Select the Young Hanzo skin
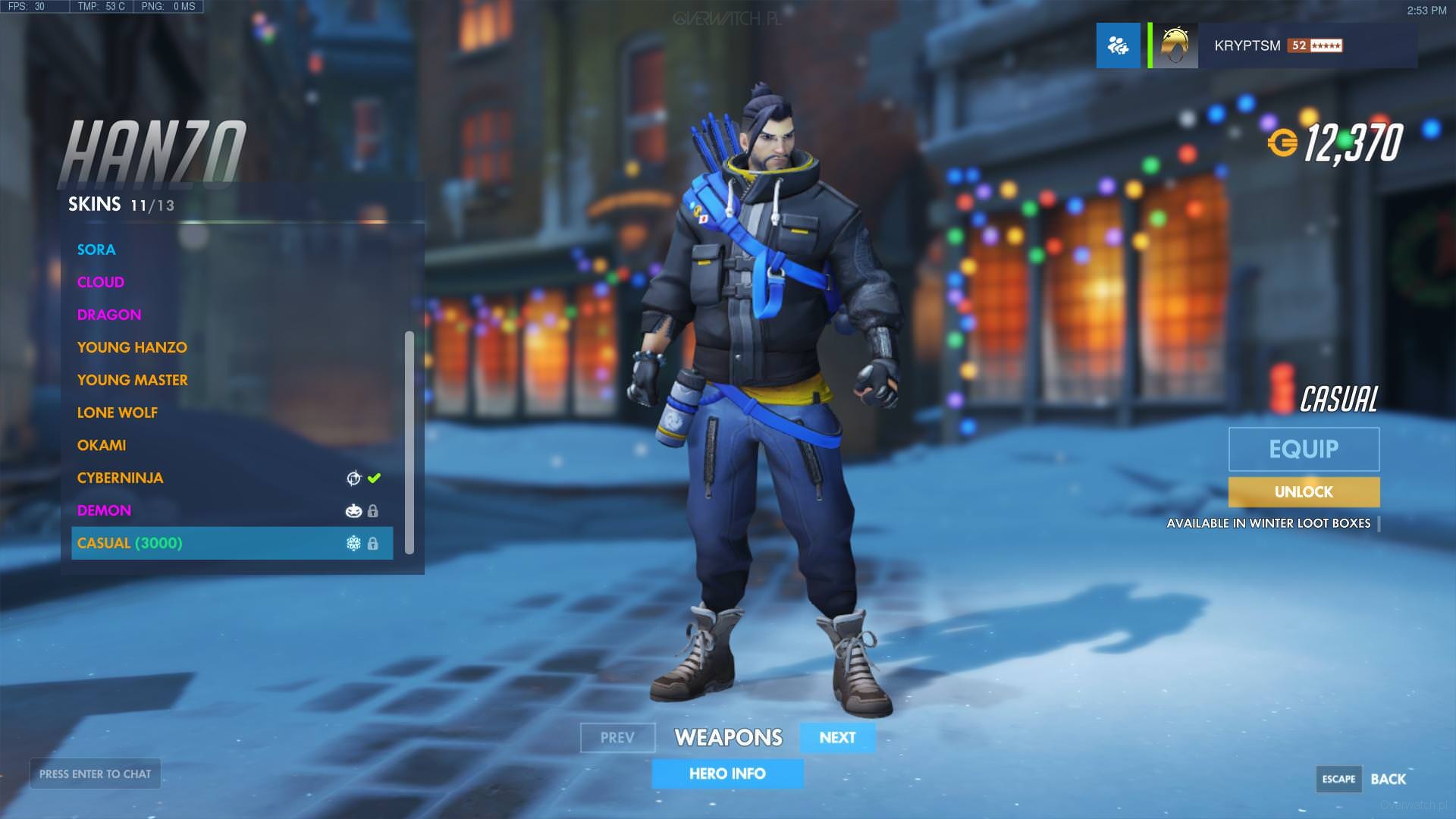Screen dimensions: 1456x819 pyautogui.click(x=132, y=347)
